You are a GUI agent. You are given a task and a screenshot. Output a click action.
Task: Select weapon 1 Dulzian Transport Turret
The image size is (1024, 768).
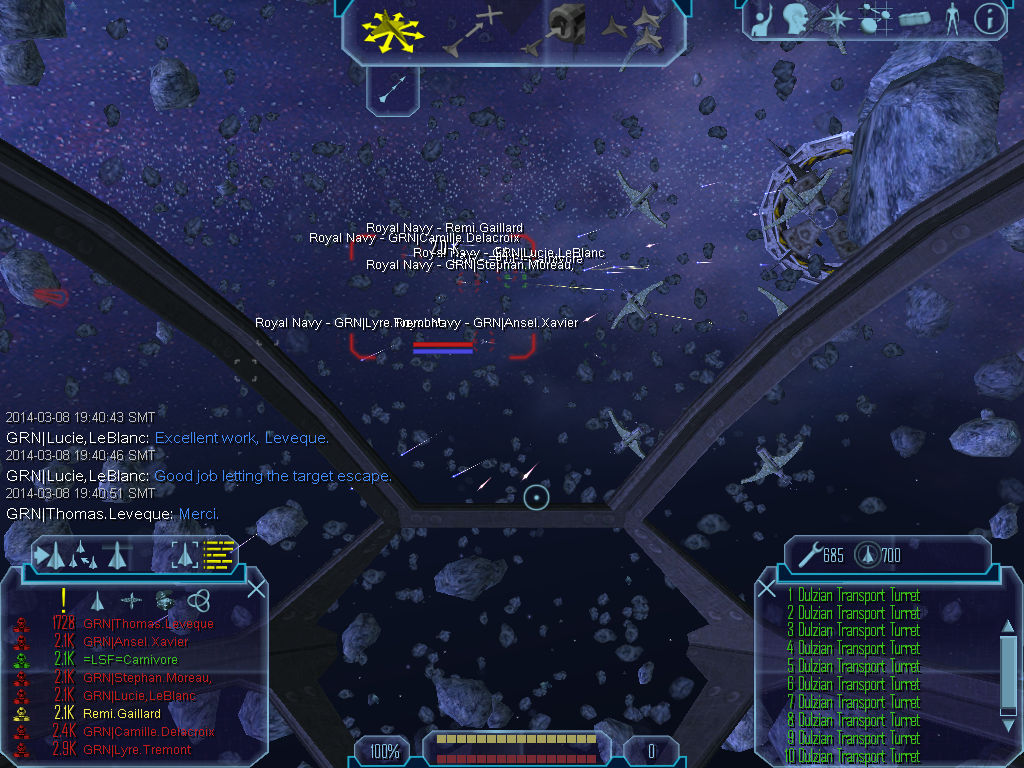[853, 596]
